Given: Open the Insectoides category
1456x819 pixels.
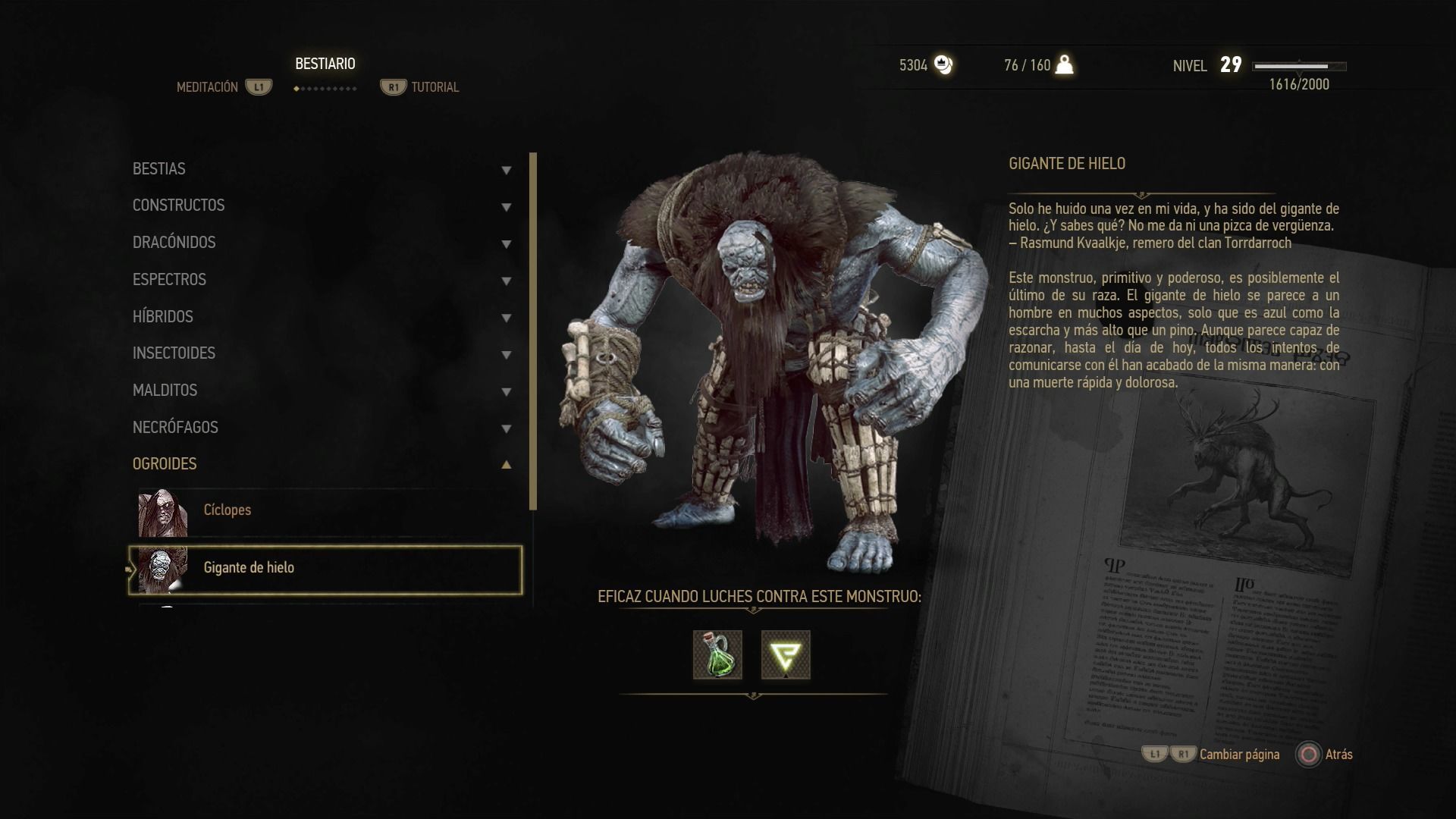Looking at the screenshot, I should [x=322, y=353].
